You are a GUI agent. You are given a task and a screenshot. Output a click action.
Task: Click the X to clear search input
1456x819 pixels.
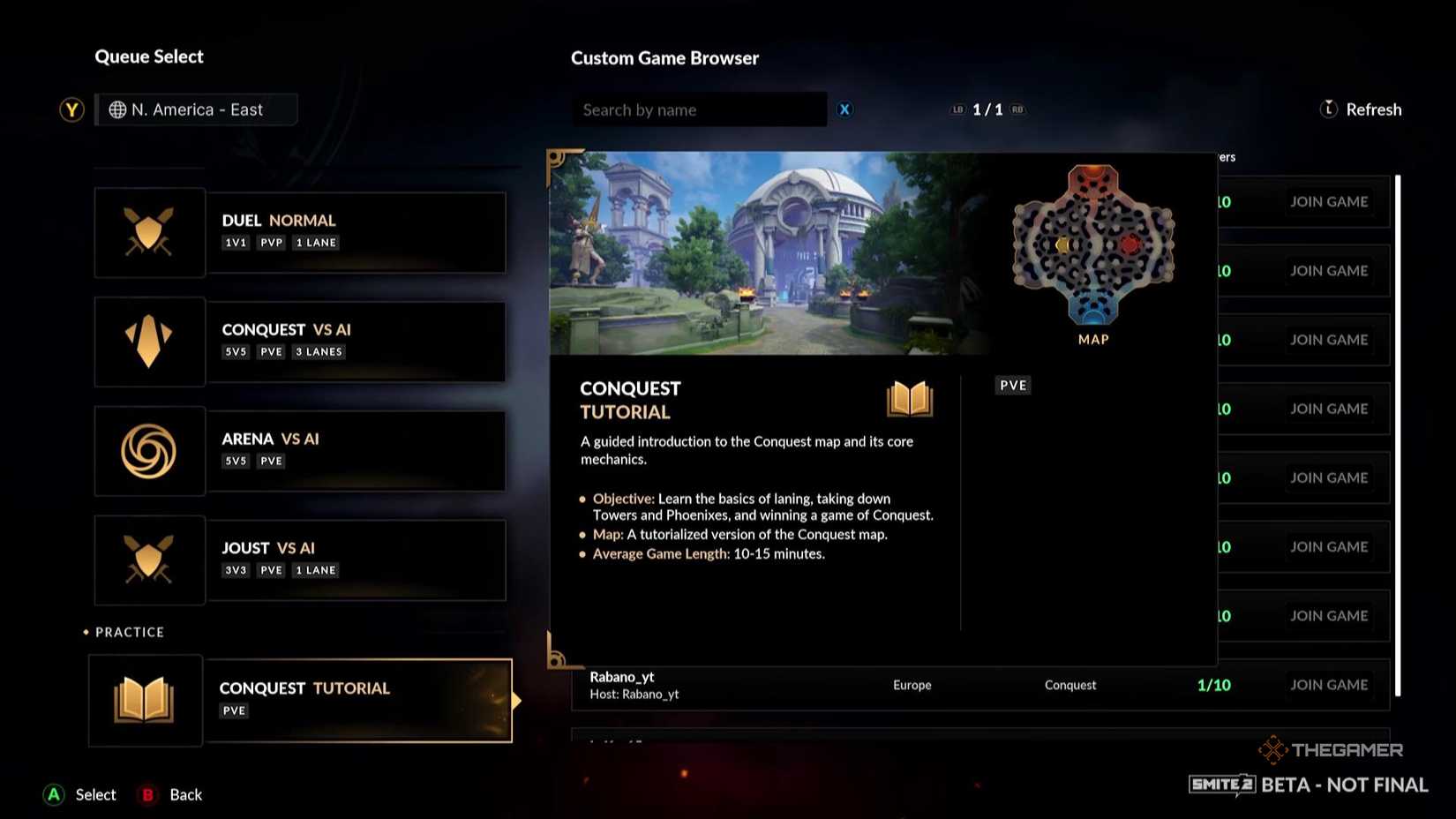point(844,109)
